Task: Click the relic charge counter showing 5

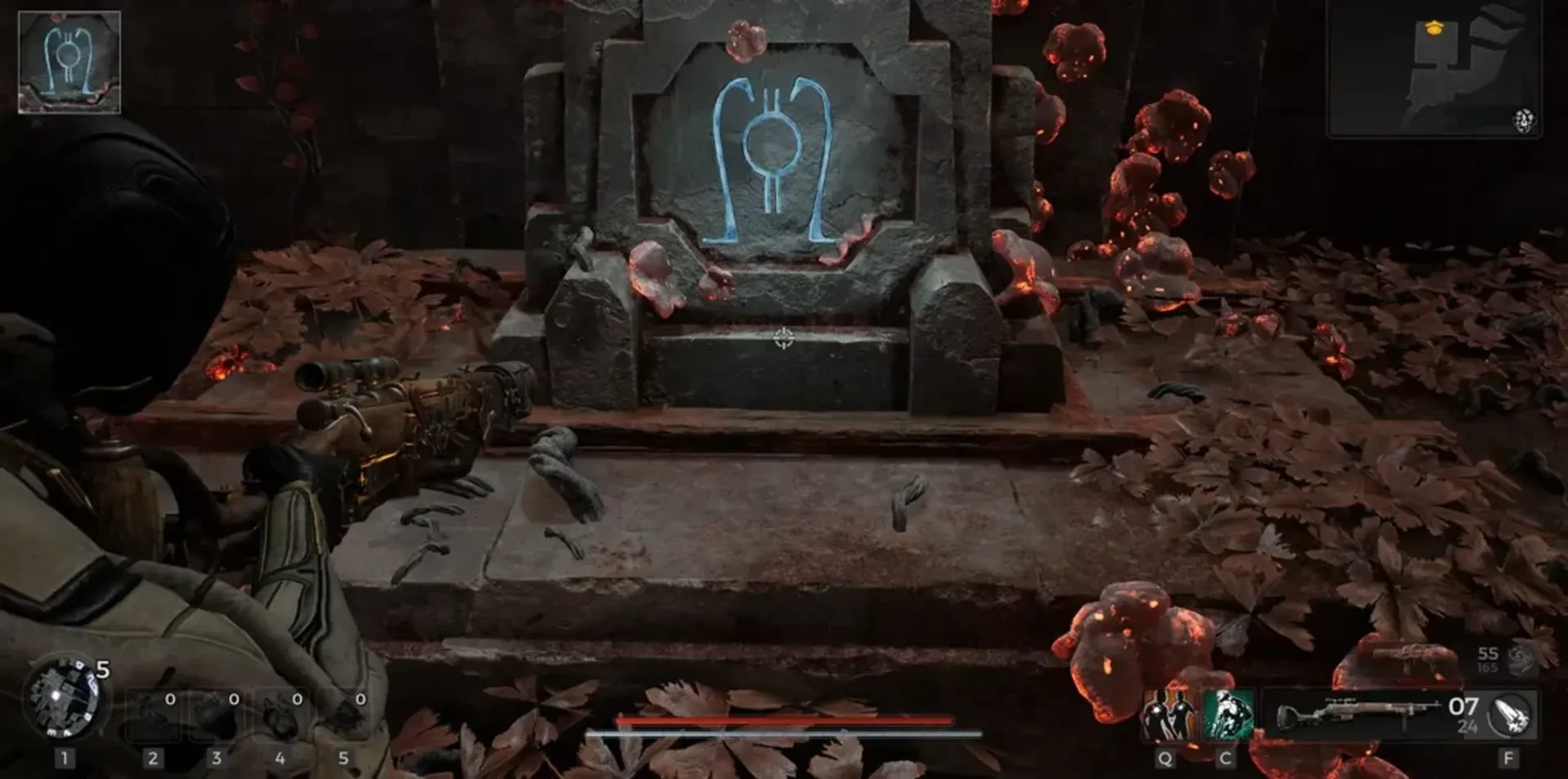Action: tap(102, 668)
